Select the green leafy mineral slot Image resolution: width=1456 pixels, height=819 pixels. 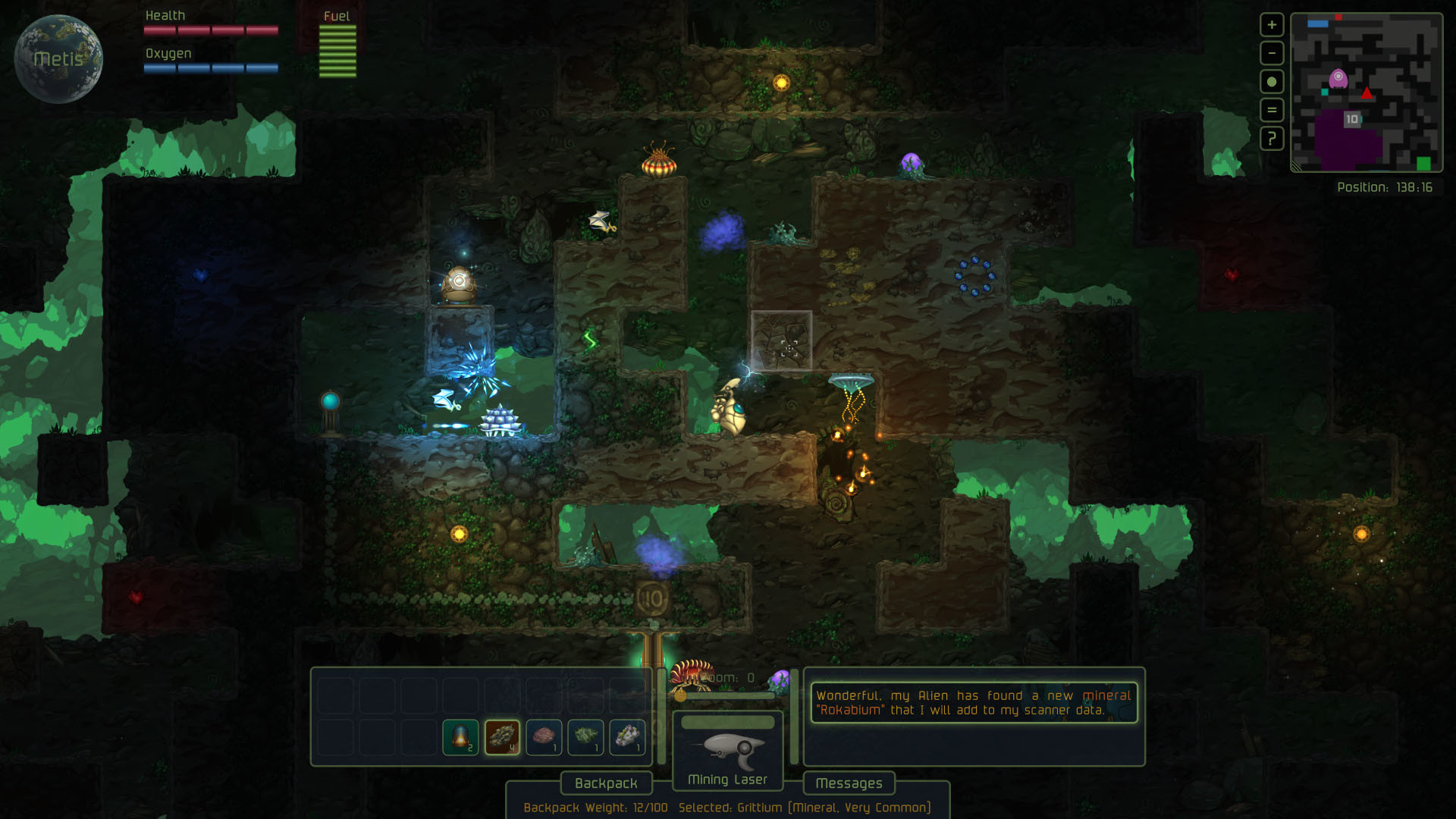point(585,736)
